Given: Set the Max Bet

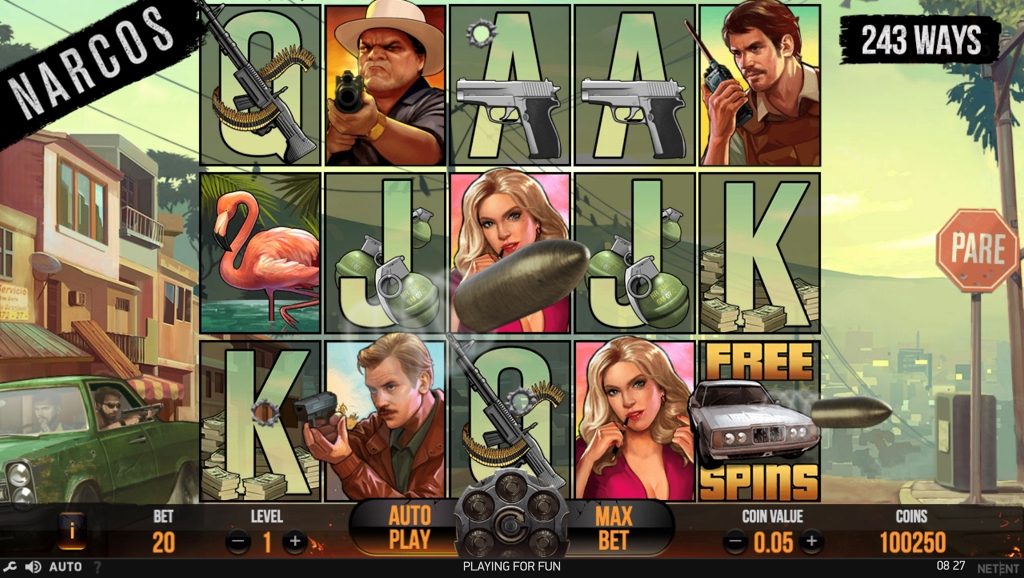Looking at the screenshot, I should click(615, 527).
